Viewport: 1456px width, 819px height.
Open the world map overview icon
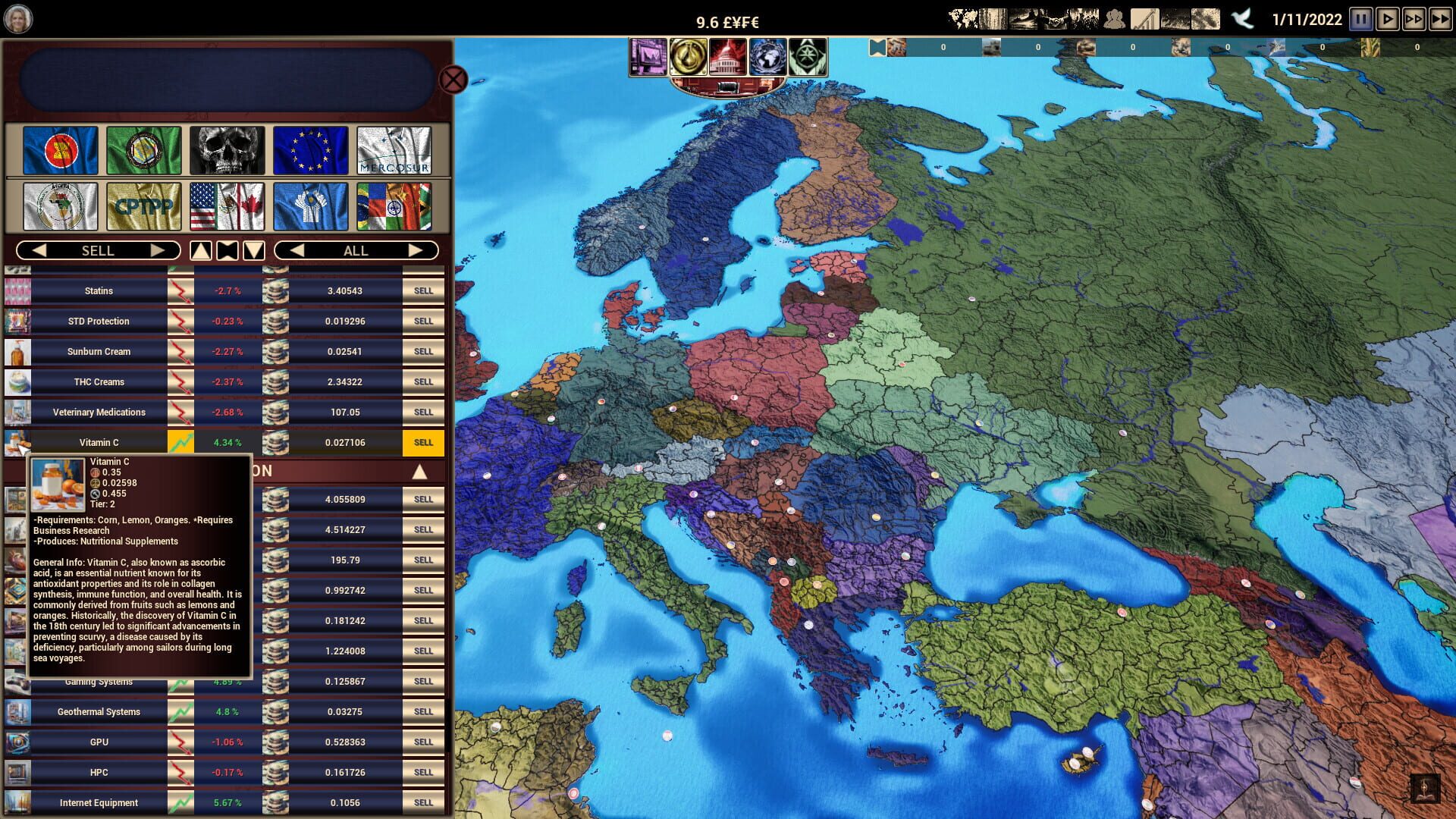963,17
